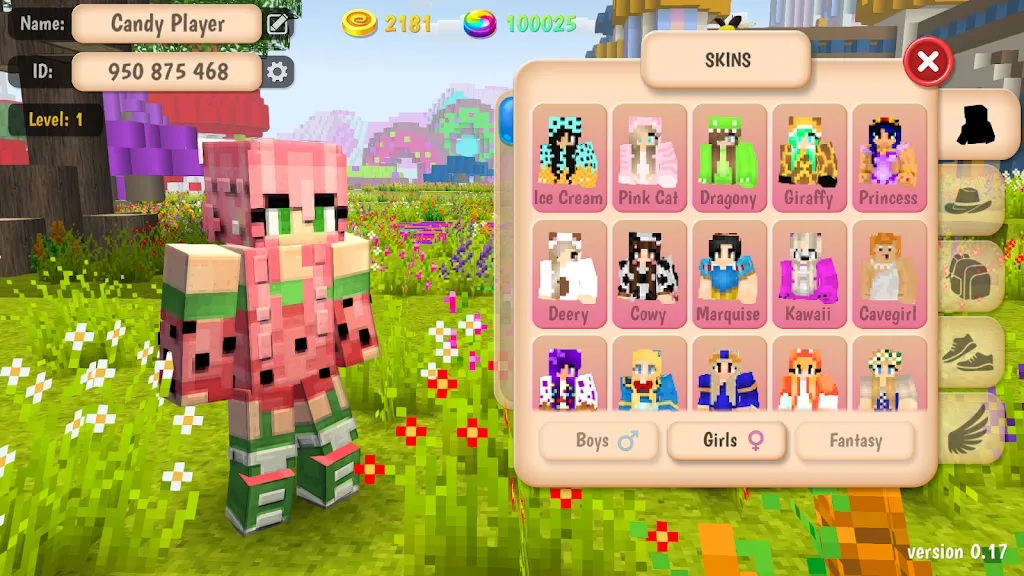
Task: Choose the Marquise skin
Action: tap(729, 274)
